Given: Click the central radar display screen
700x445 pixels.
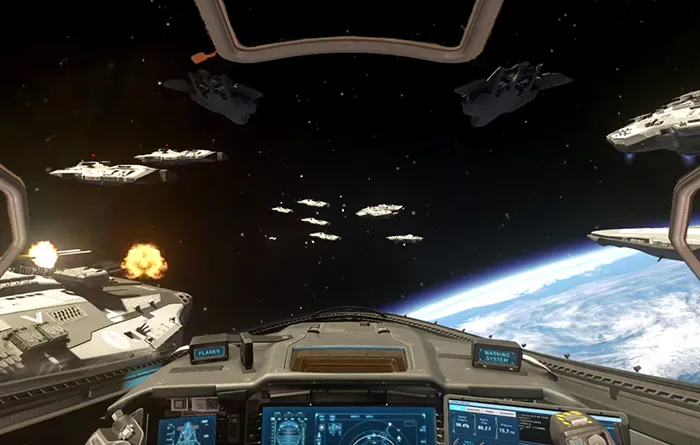Looking at the screenshot, I should point(347,425).
